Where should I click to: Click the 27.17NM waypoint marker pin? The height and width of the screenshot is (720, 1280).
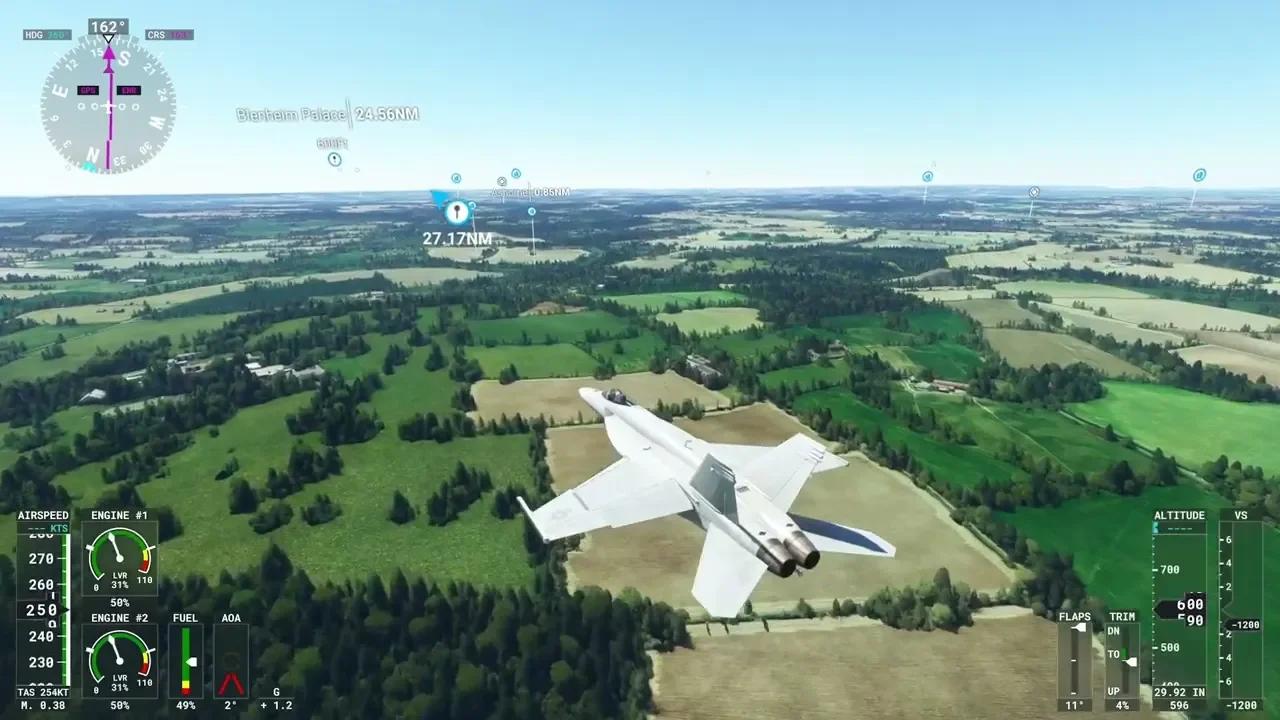pos(456,210)
